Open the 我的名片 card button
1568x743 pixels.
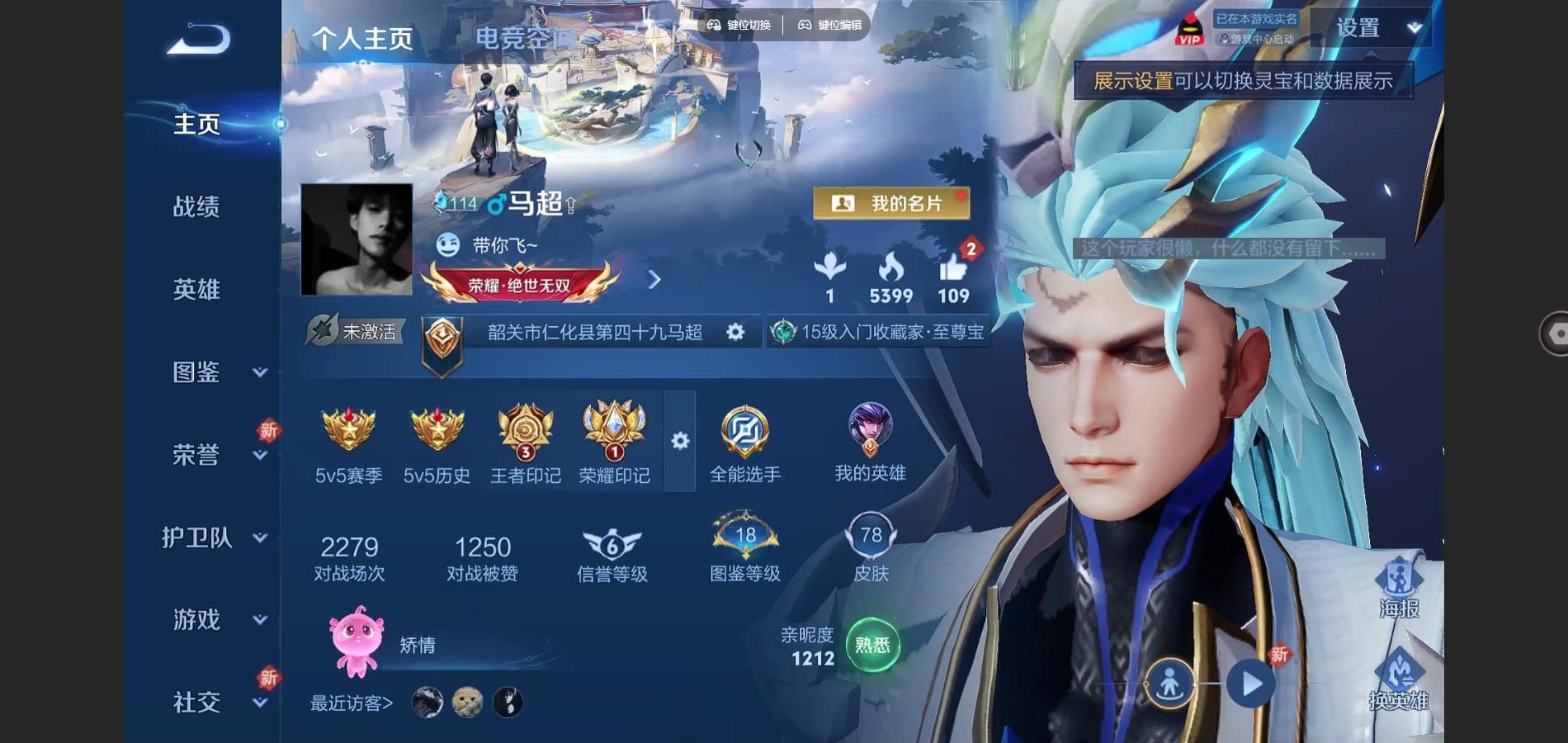(891, 203)
